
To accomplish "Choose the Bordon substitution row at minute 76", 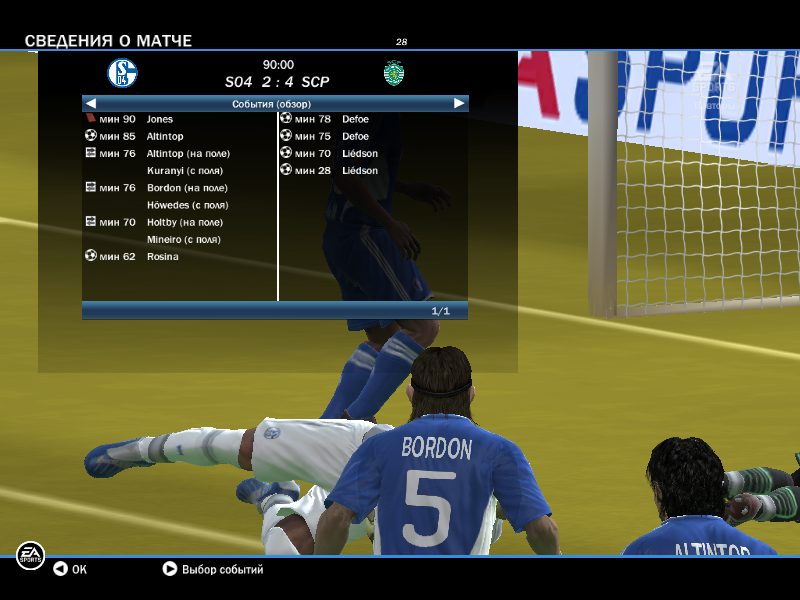I will (x=187, y=188).
